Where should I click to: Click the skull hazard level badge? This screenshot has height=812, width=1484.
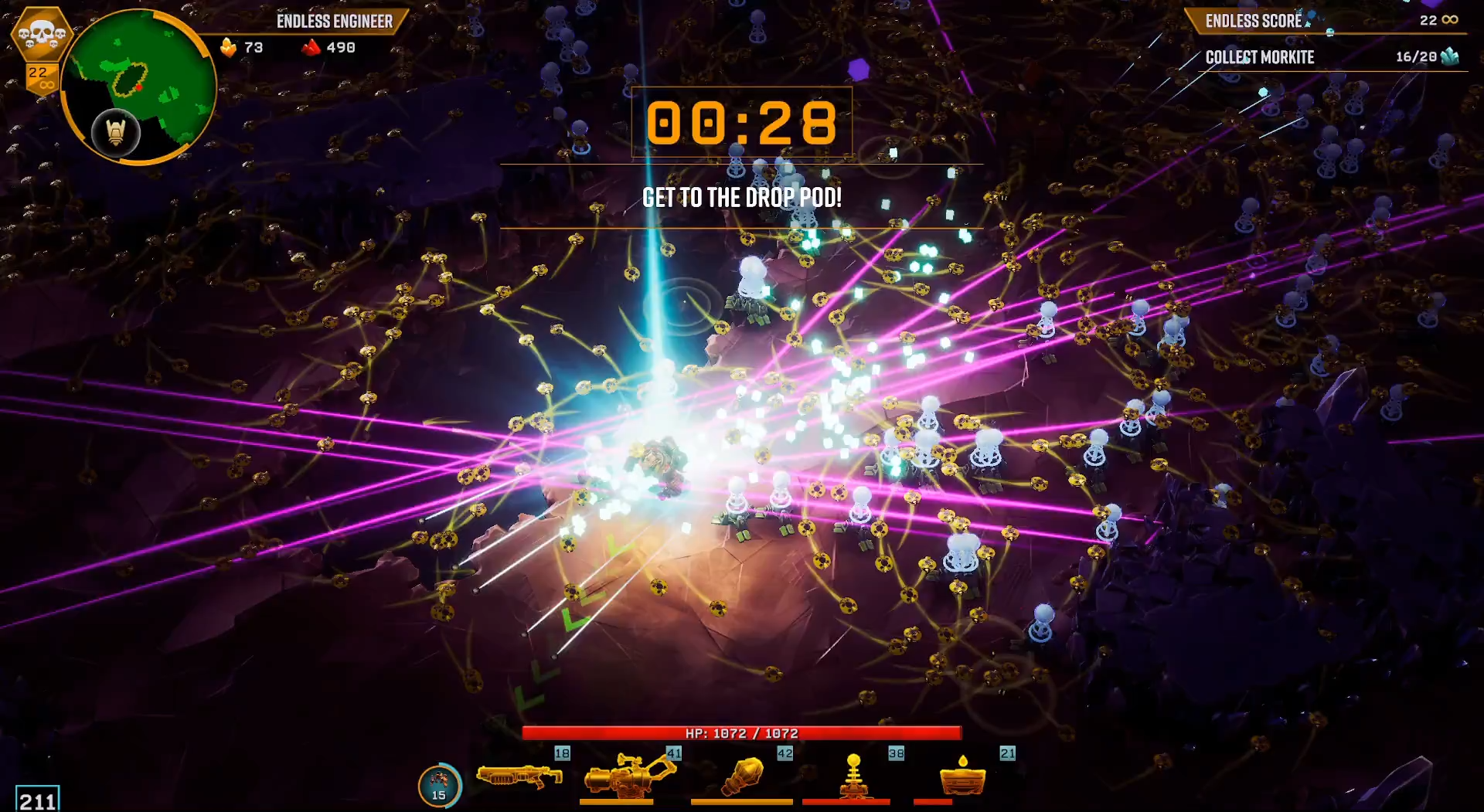pos(42,35)
